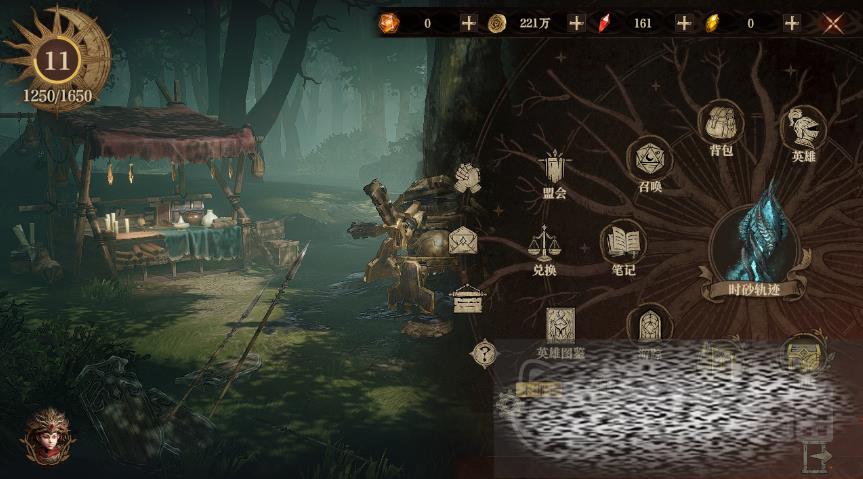Screen dimensions: 863x479
Task: Open the 英雄 heroes menu
Action: coord(803,128)
